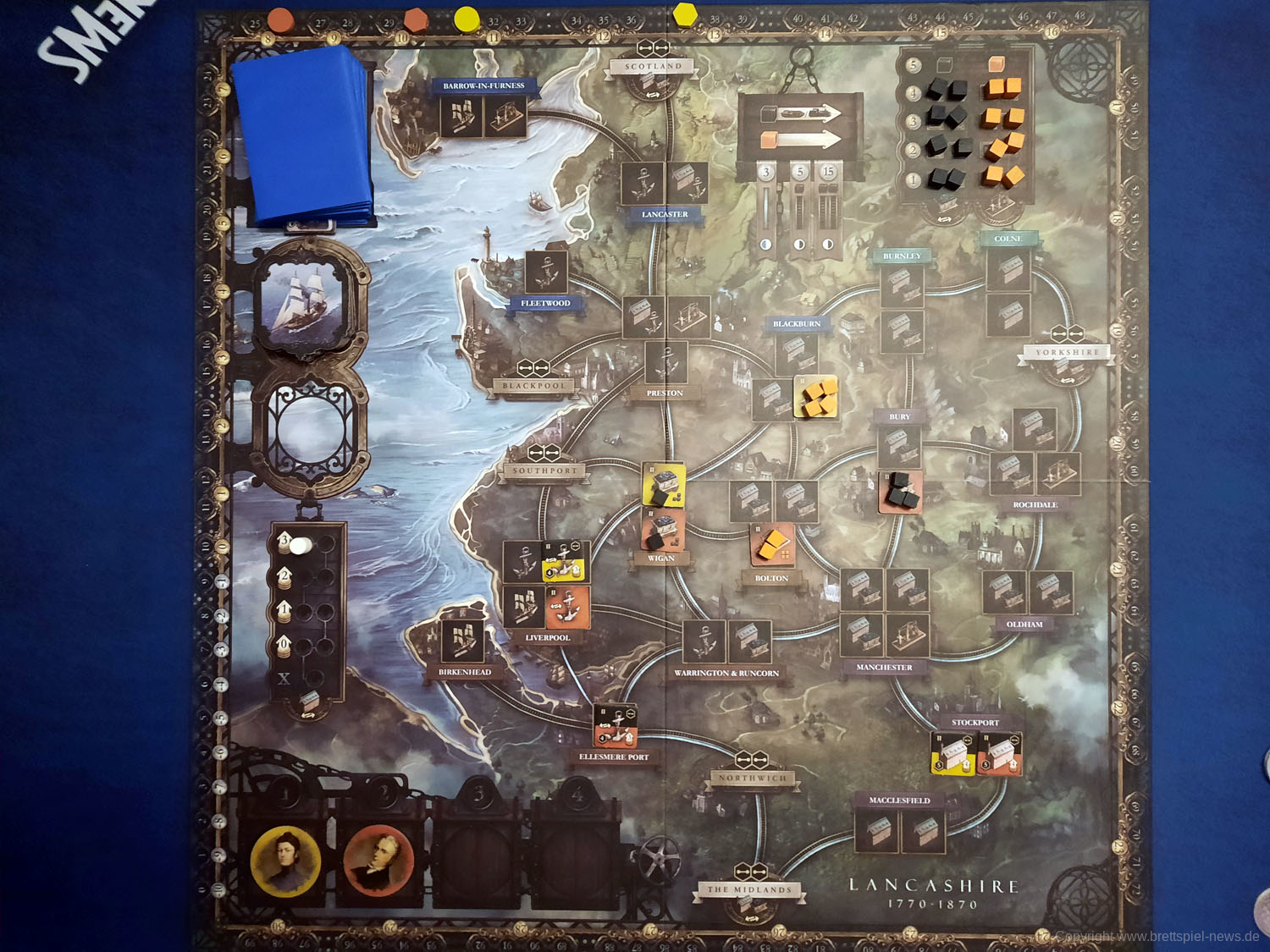Choose the yellow Blackburn tile with iron cubes
Image resolution: width=1270 pixels, height=952 pixels.
pos(817,397)
